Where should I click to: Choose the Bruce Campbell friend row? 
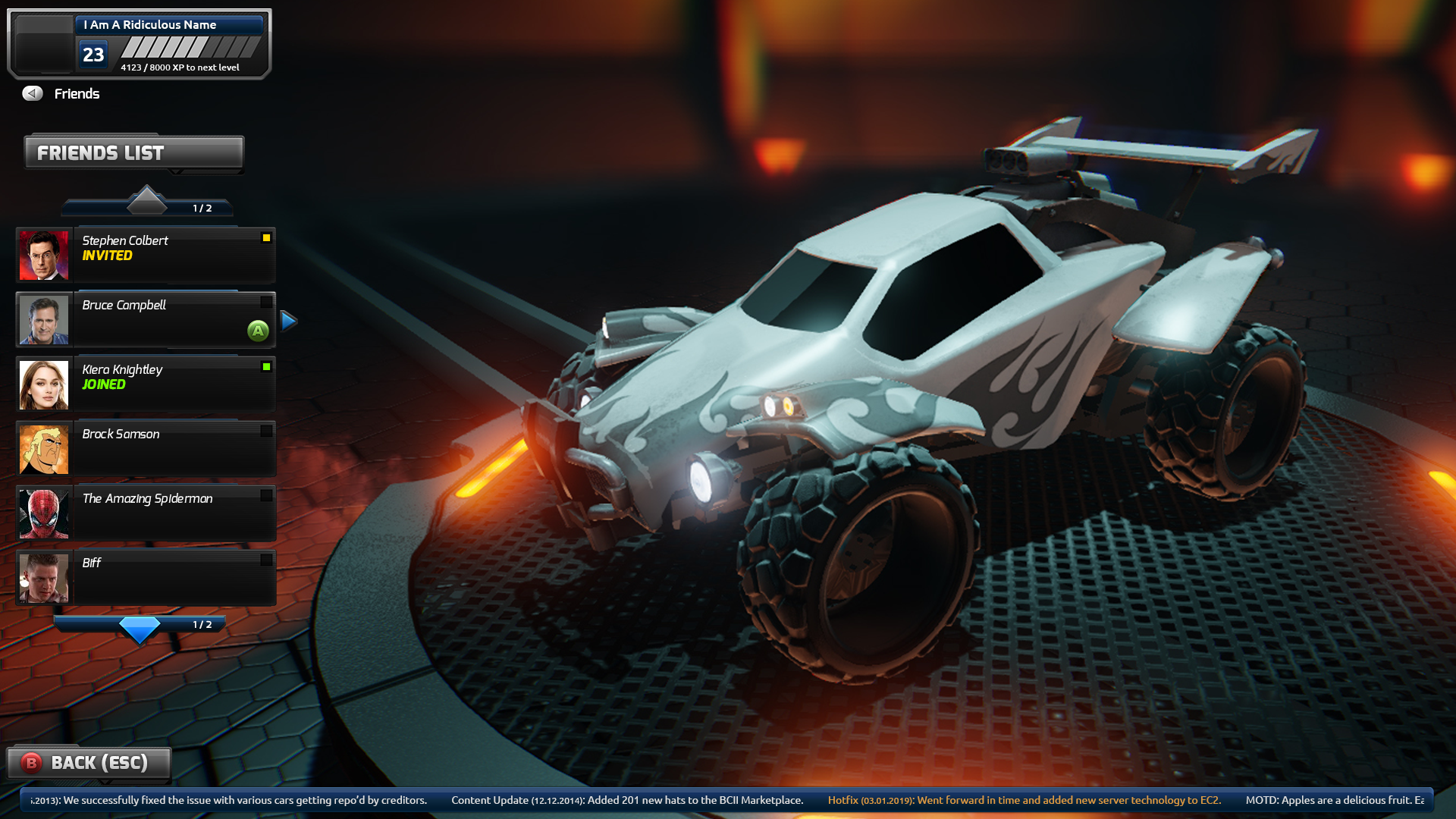point(146,320)
